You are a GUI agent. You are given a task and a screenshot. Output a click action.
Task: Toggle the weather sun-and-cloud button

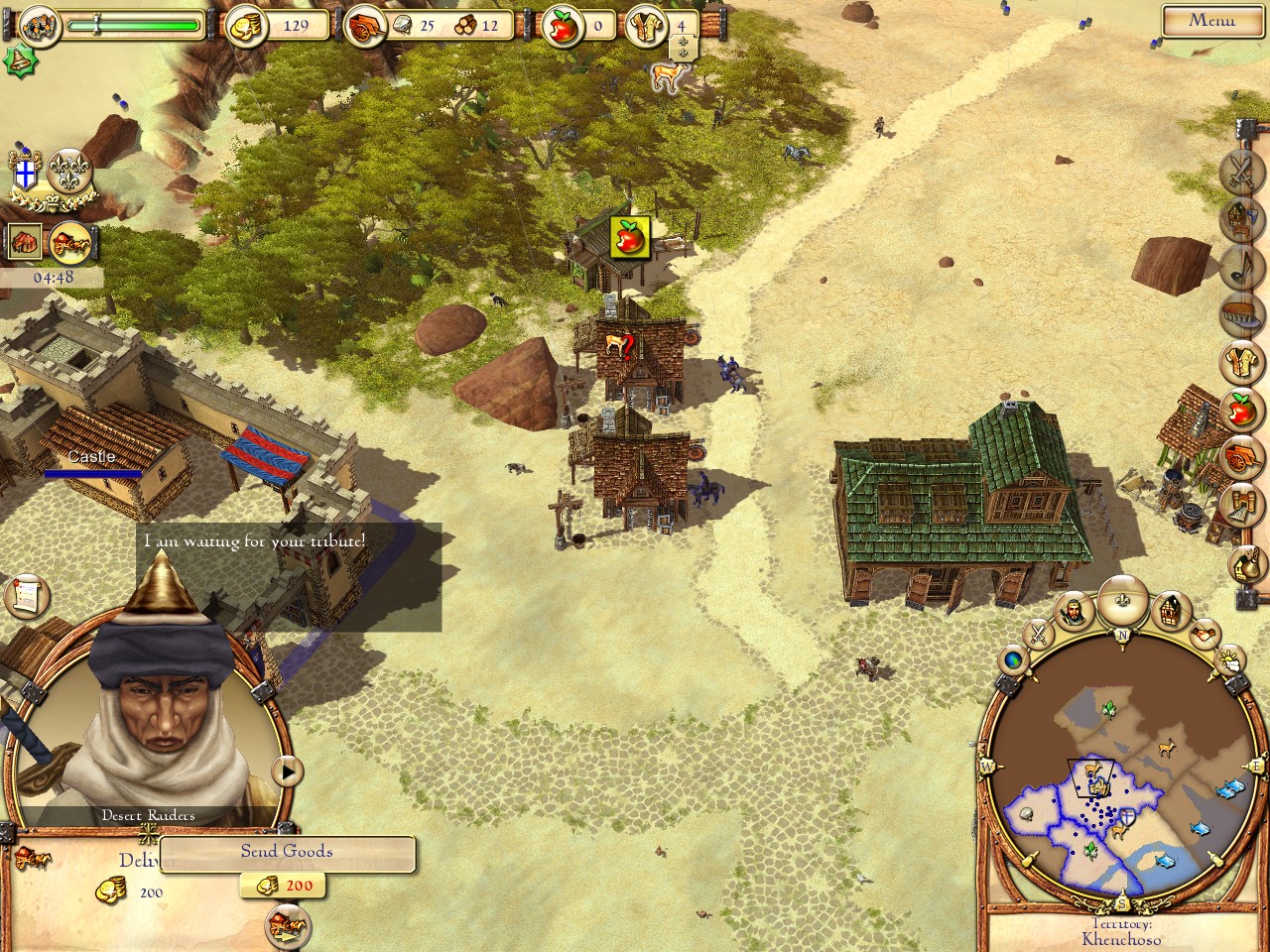pos(1229,658)
